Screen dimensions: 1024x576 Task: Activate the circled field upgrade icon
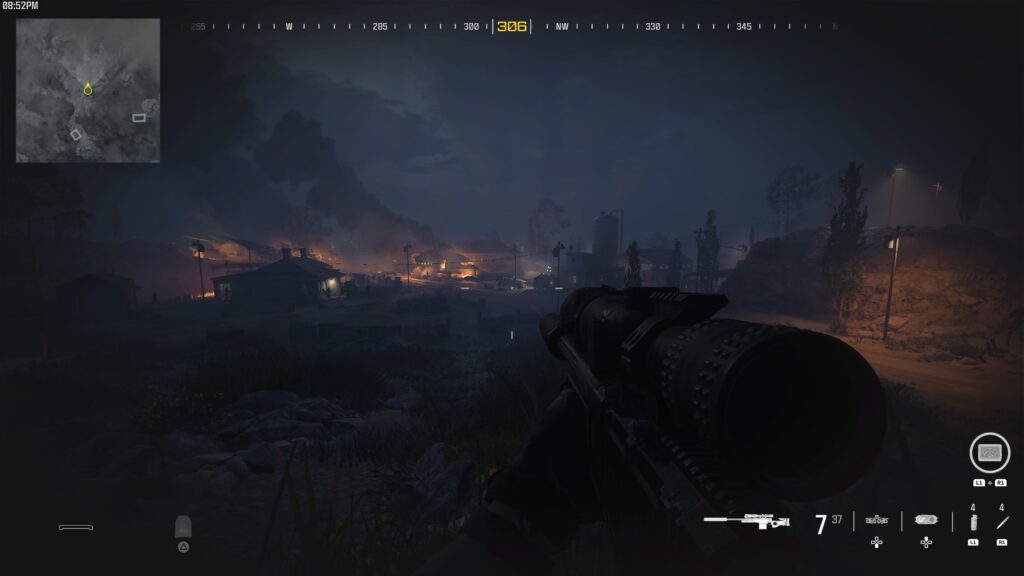click(x=989, y=453)
